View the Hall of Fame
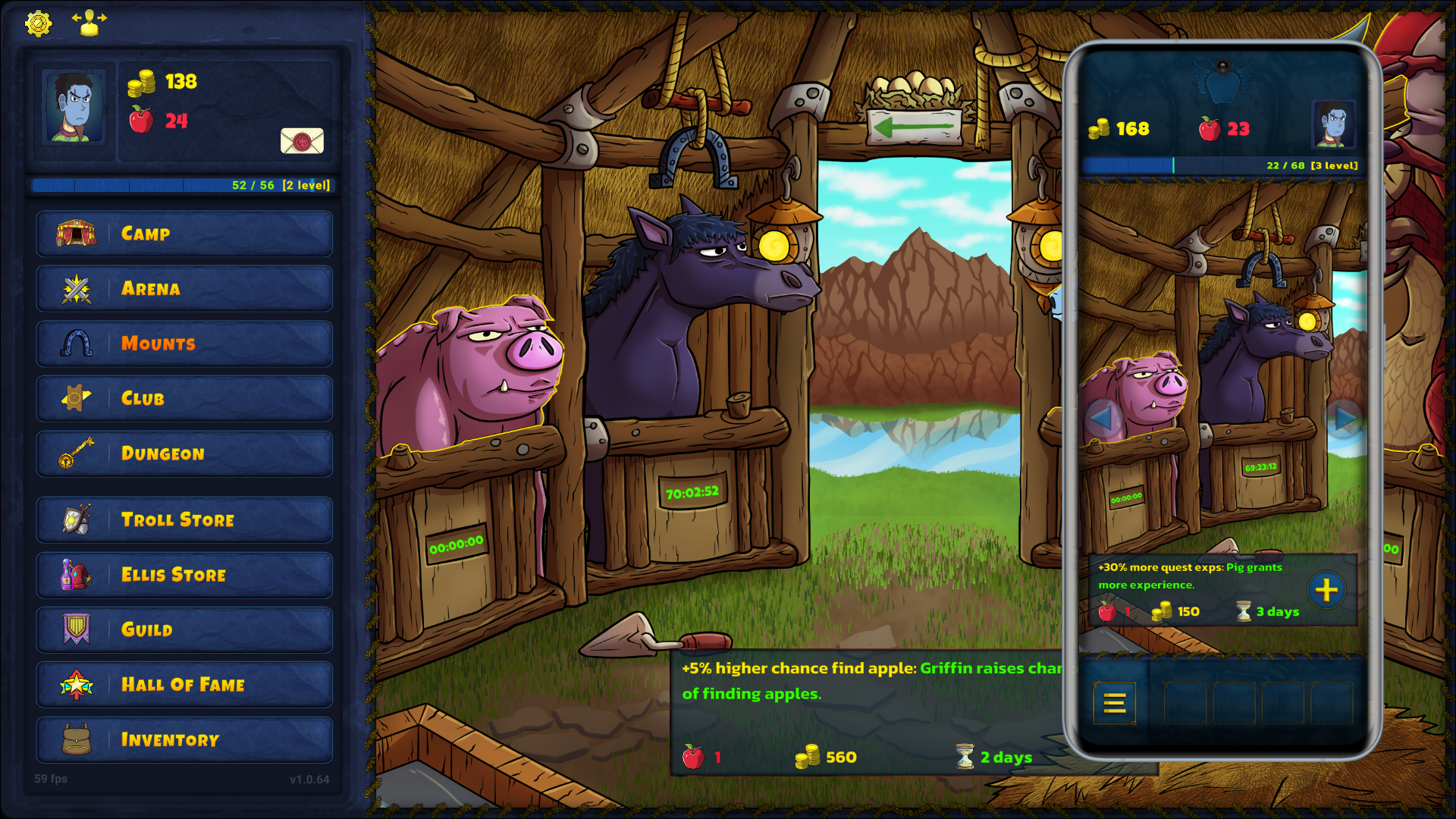The height and width of the screenshot is (819, 1456). tap(184, 685)
